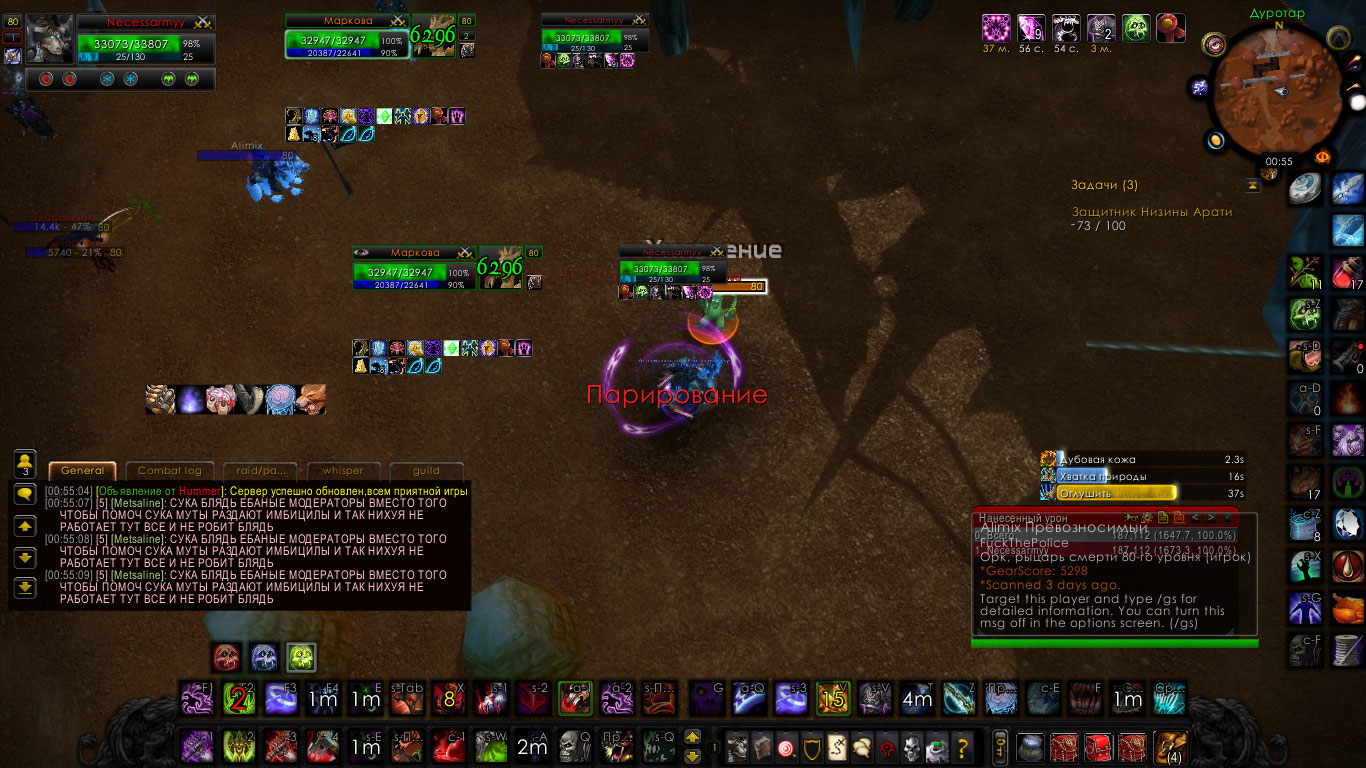Open the social friends button showing 3

coord(25,463)
